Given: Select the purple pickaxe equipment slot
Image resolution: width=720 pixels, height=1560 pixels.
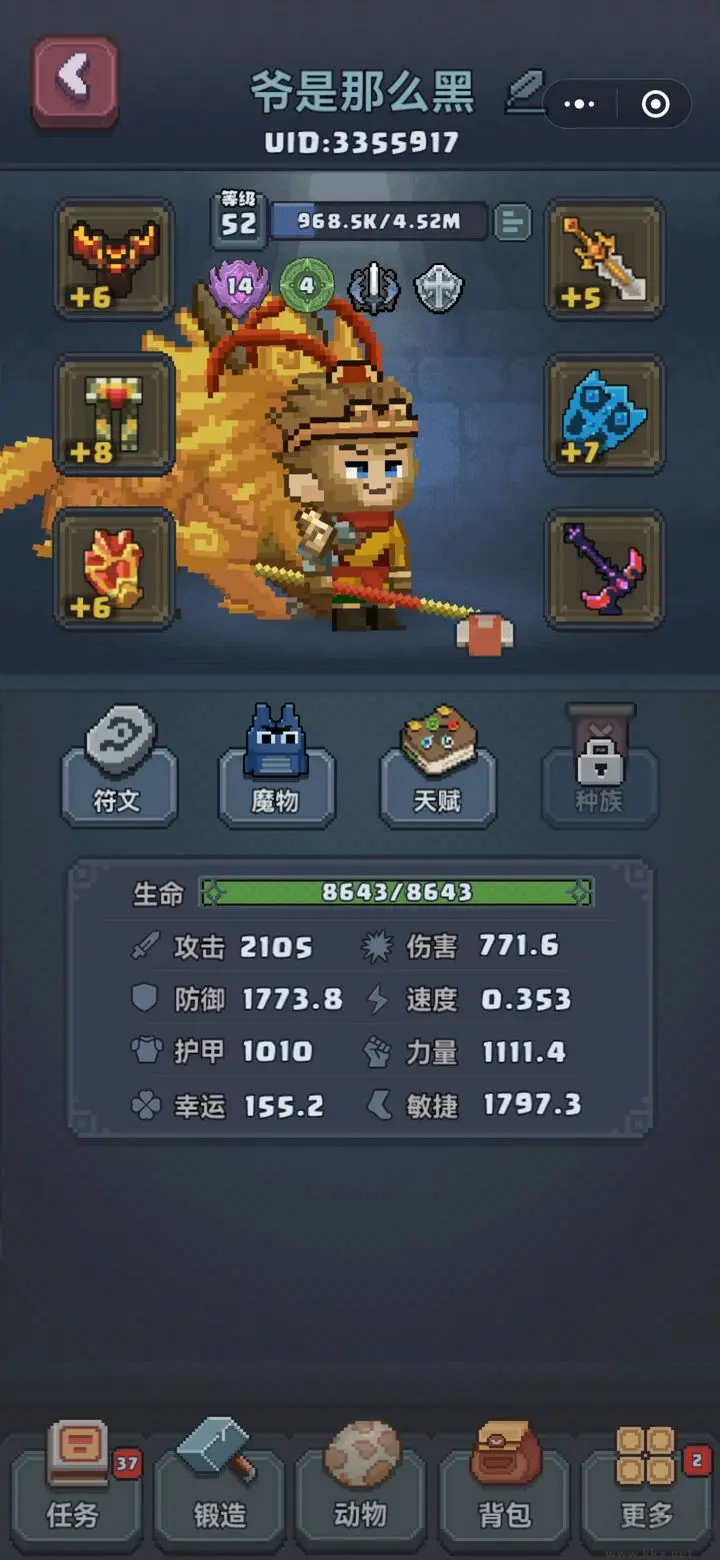Looking at the screenshot, I should click(605, 570).
